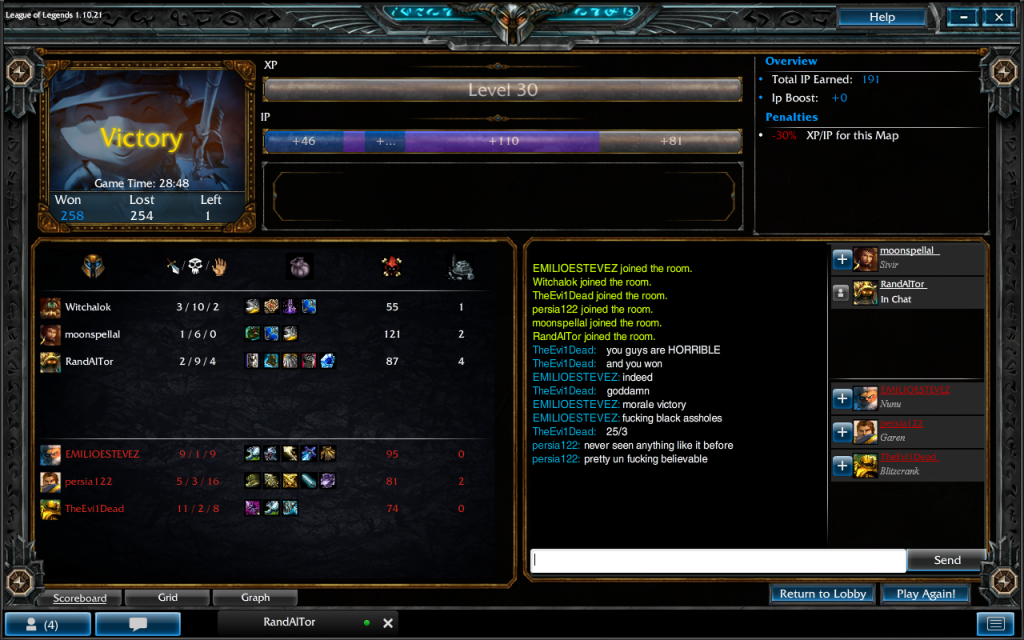Add EMILIOESTEVEZ with the plus button
The width and height of the screenshot is (1024, 640).
pyautogui.click(x=842, y=398)
